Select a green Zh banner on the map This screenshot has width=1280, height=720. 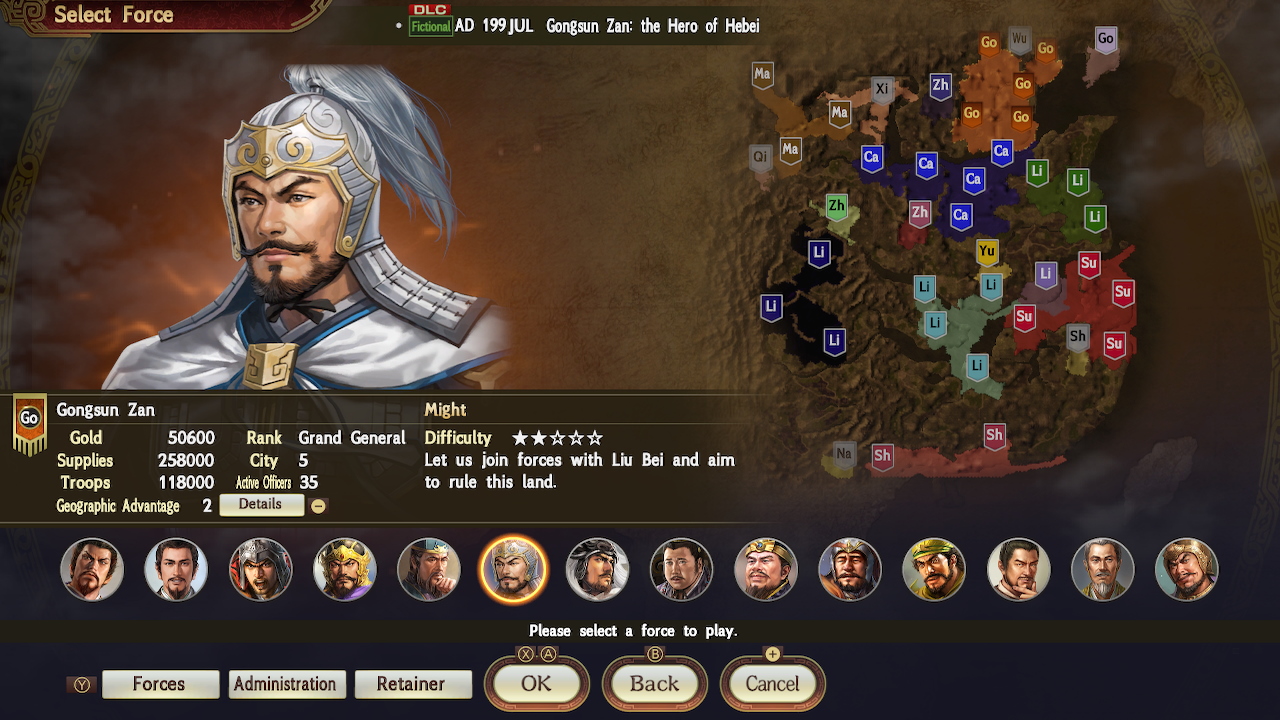click(x=835, y=207)
